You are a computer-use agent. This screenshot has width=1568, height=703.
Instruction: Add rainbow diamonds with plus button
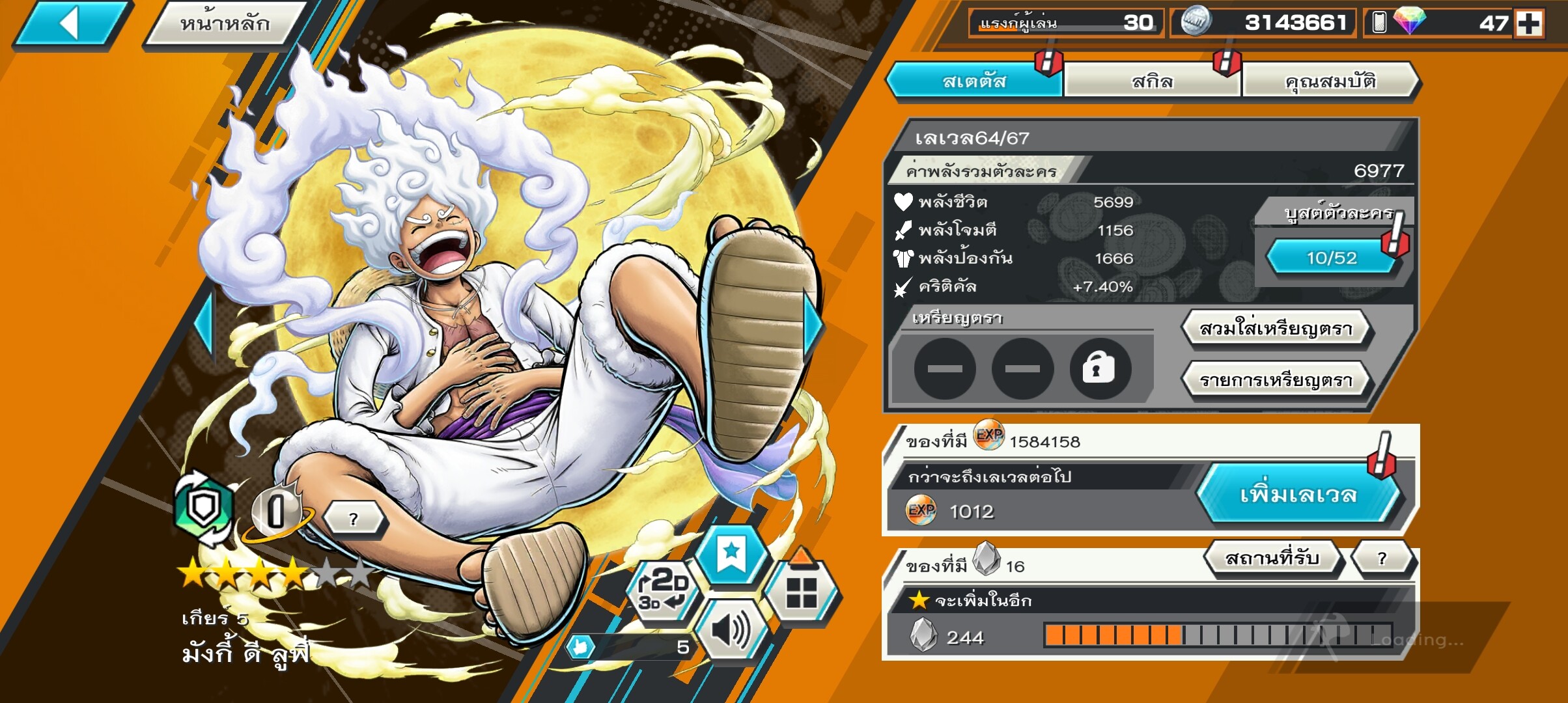click(1528, 24)
